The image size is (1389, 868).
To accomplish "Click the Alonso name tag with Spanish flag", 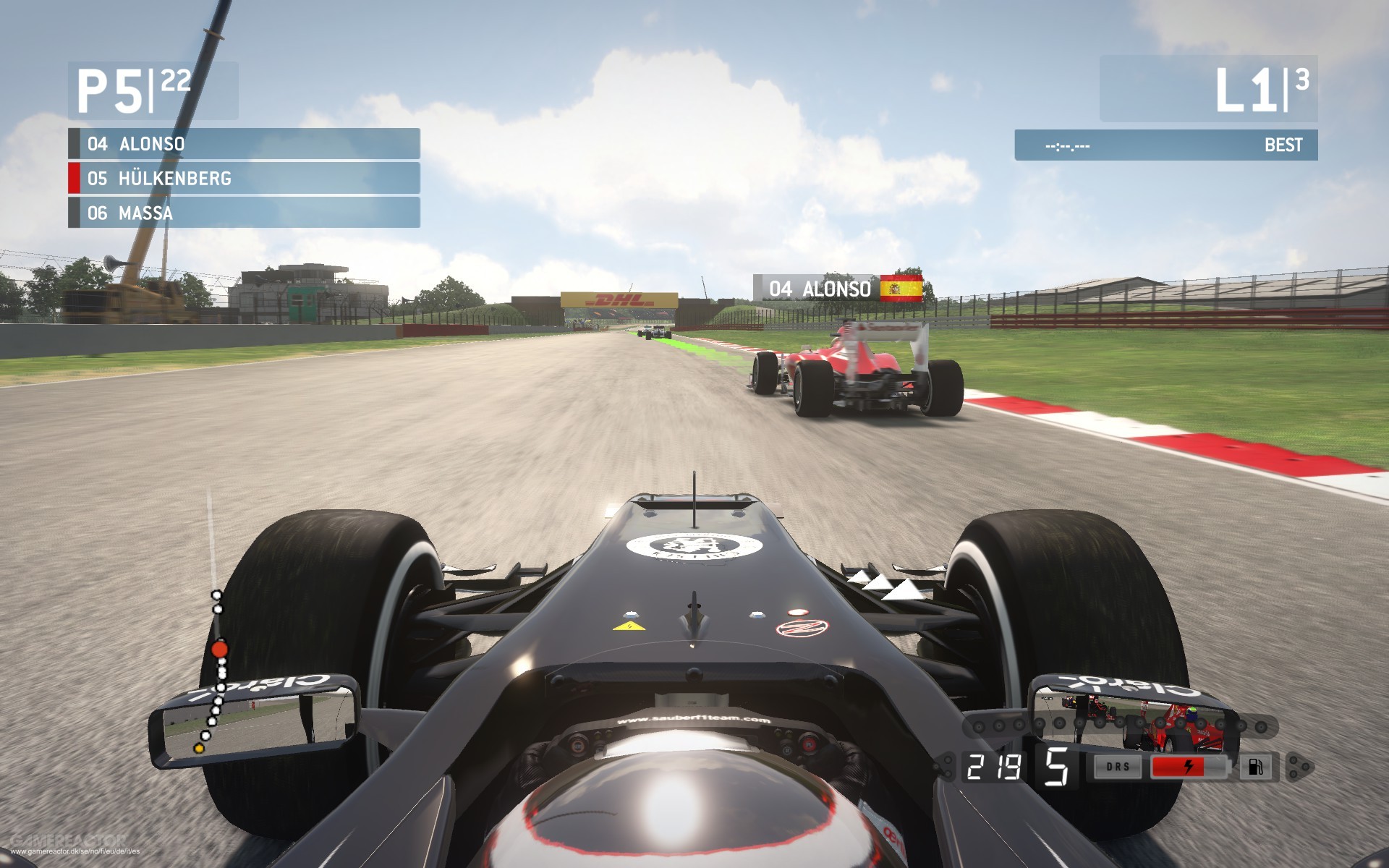I will pyautogui.click(x=838, y=289).
